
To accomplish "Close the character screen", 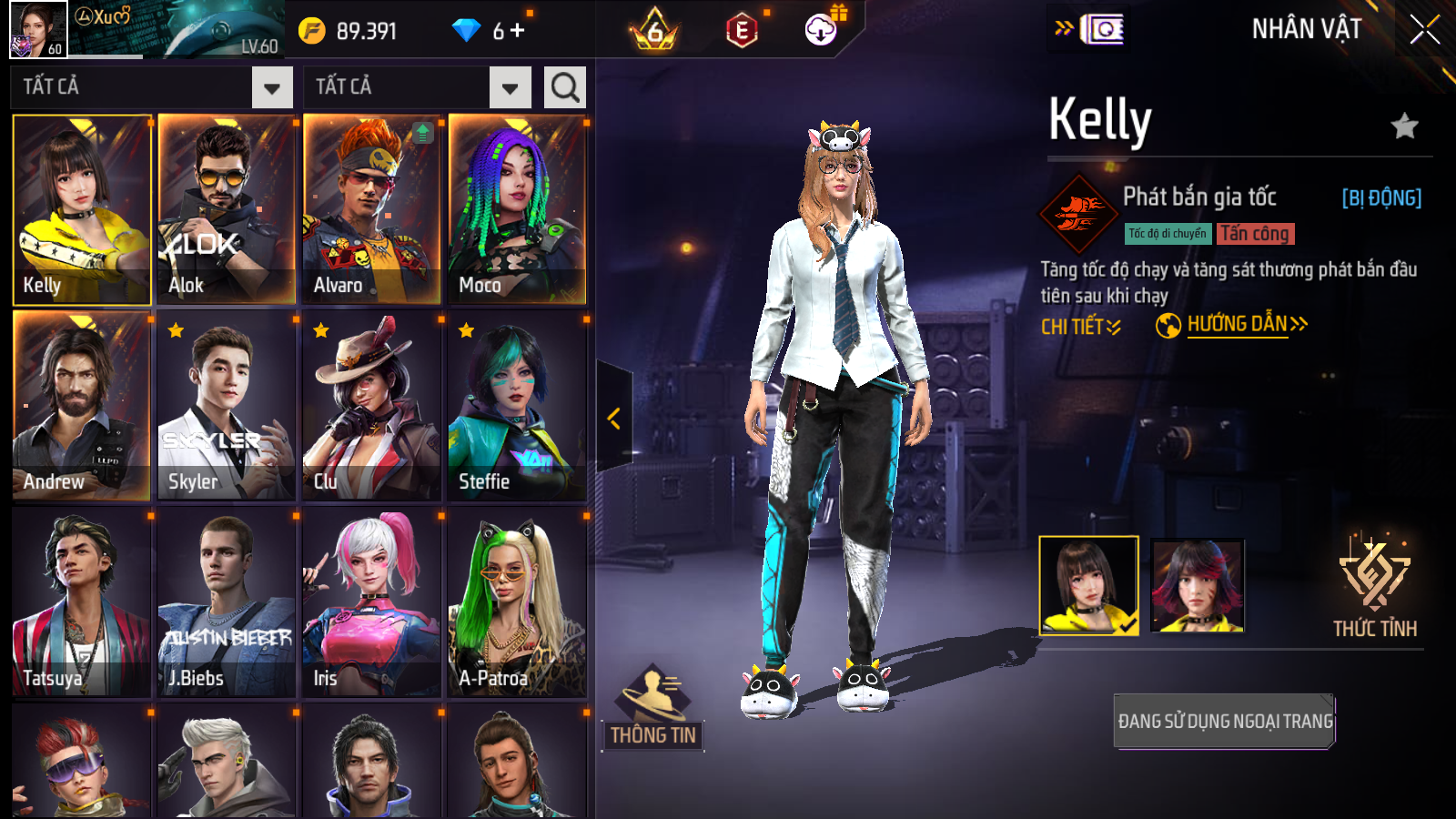I will tap(1424, 30).
